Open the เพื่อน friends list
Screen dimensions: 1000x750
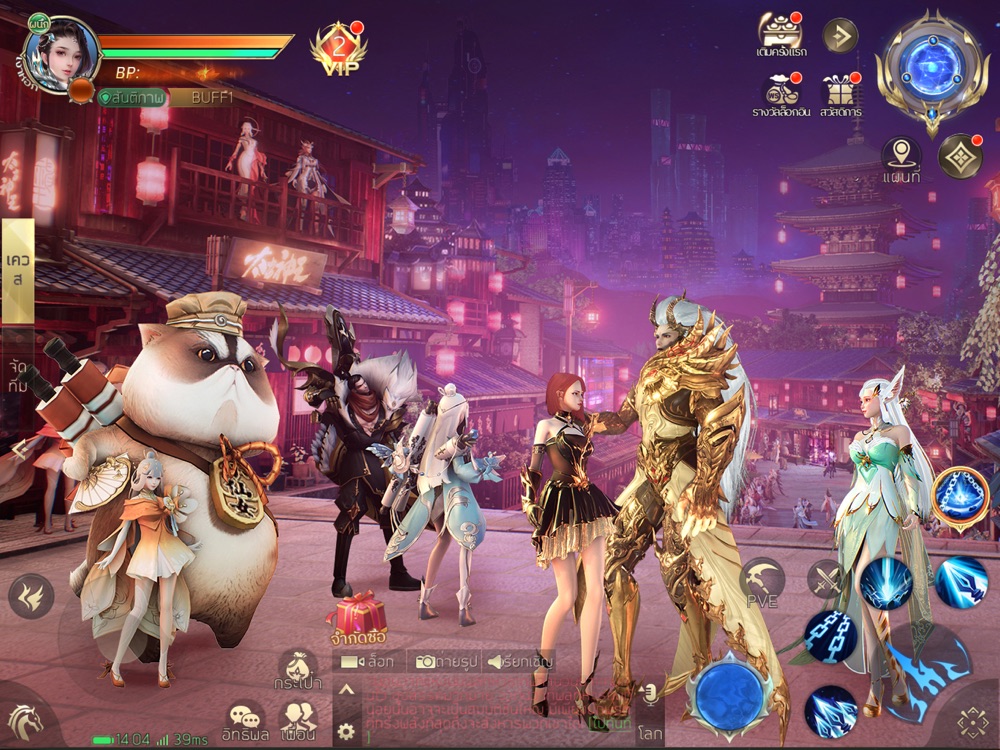(x=298, y=723)
